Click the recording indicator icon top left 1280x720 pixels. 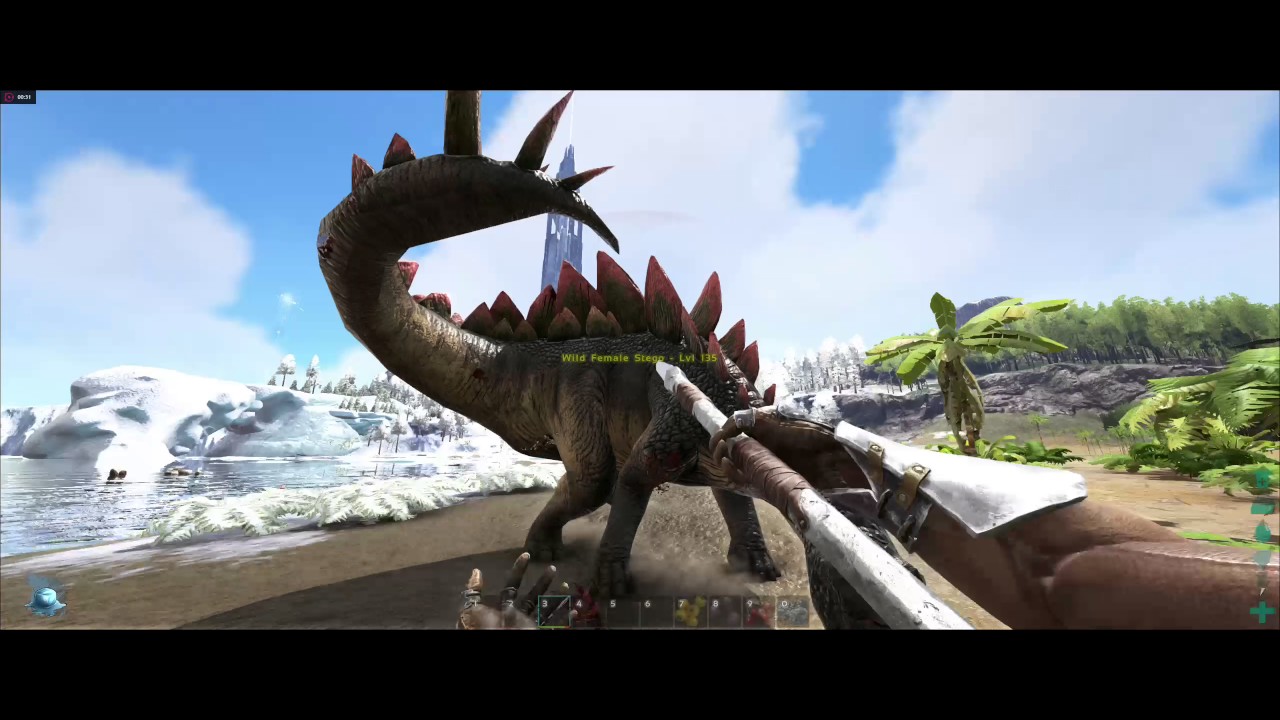10,96
